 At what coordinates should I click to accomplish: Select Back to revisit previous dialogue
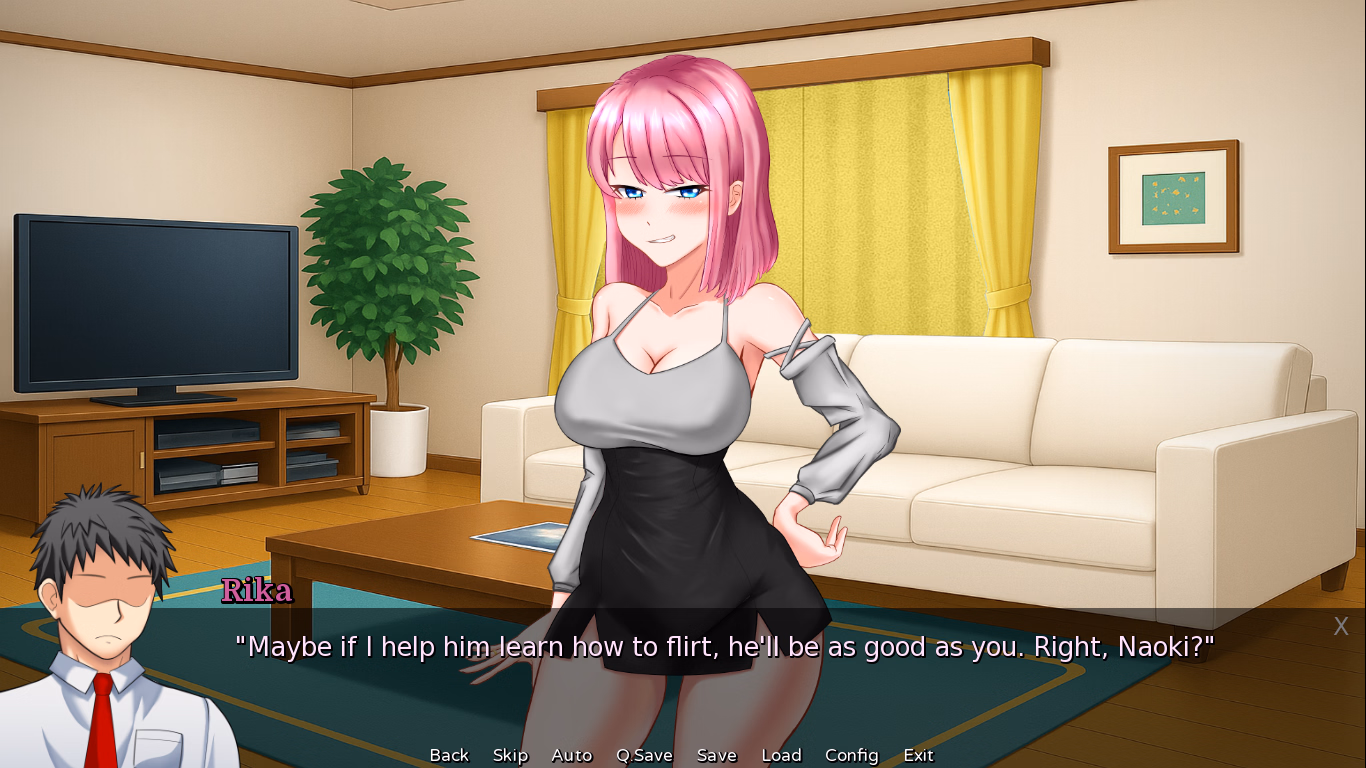448,755
